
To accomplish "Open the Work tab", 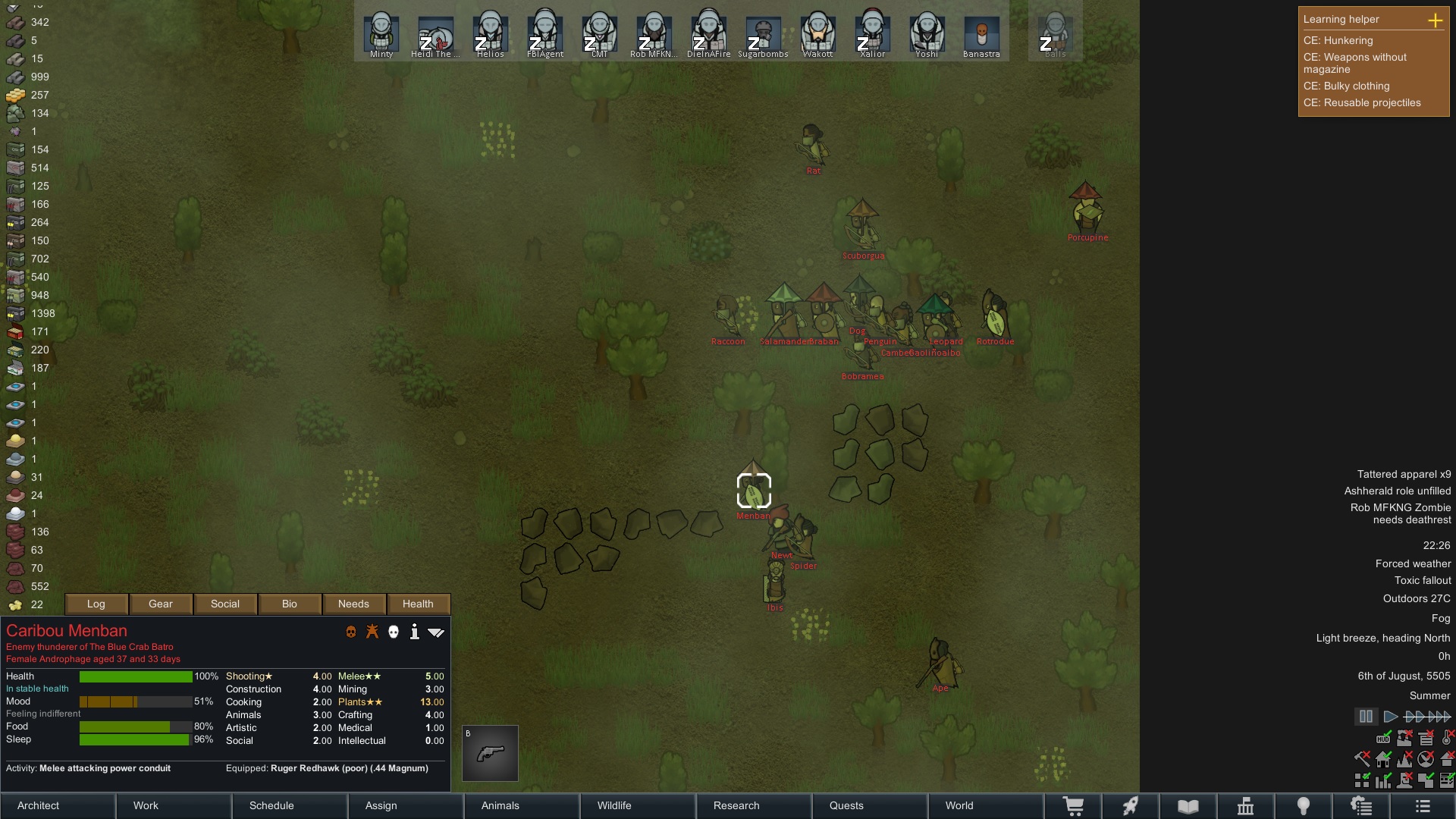I will coord(174,805).
